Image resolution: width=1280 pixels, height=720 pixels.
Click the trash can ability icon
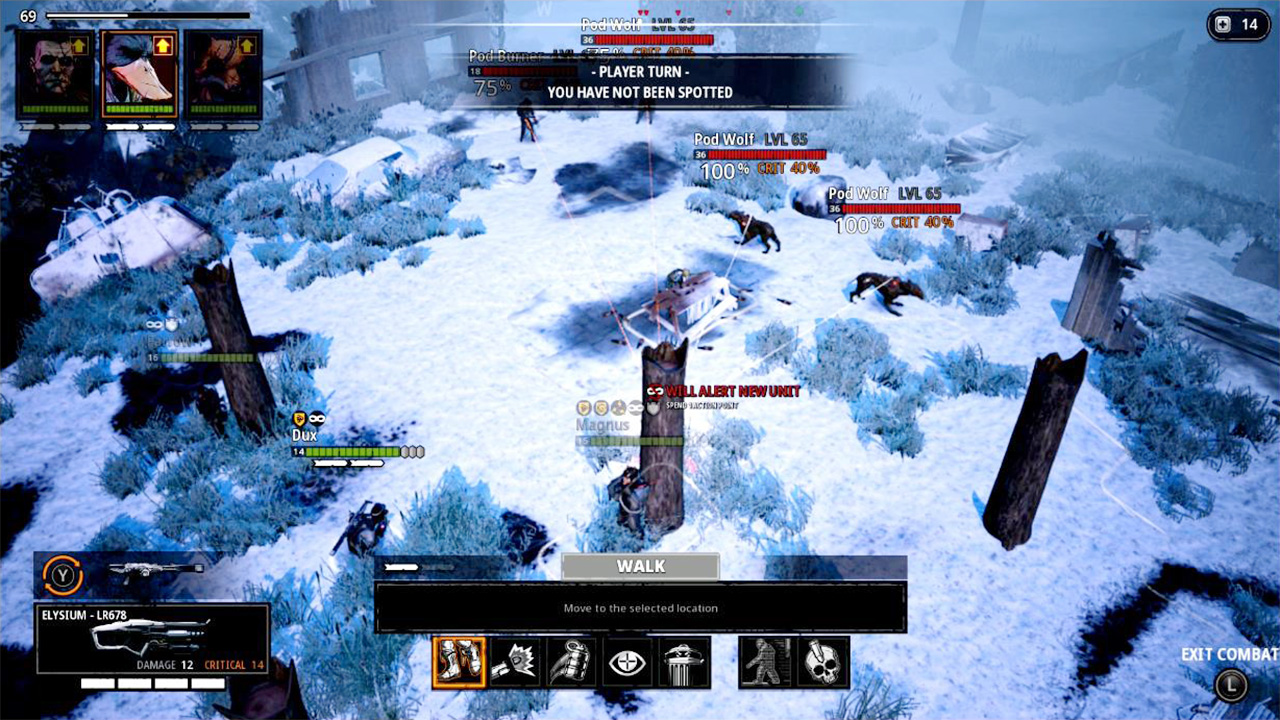(683, 661)
